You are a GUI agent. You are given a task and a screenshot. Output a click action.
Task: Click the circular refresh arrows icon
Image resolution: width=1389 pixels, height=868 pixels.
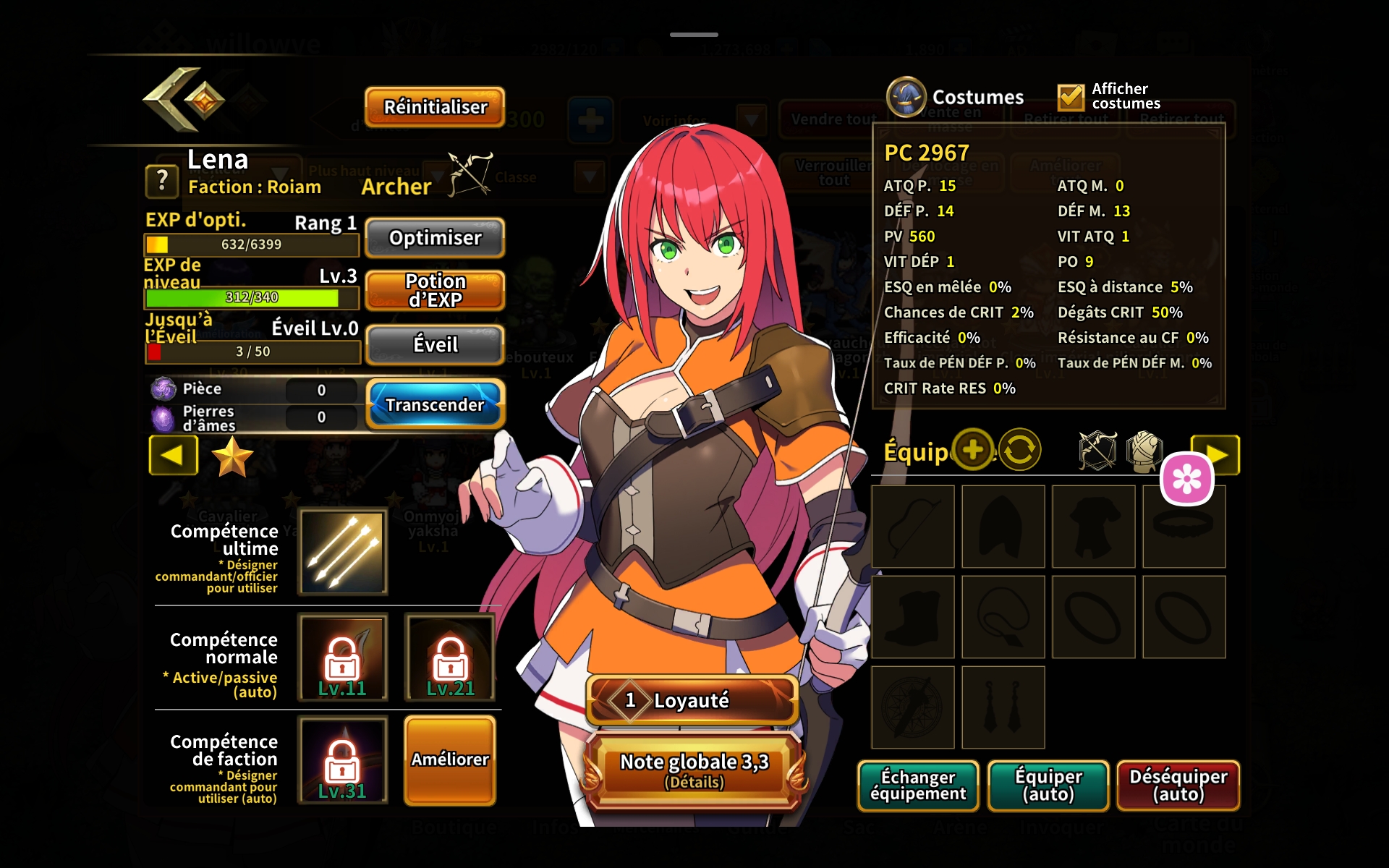point(1019,450)
